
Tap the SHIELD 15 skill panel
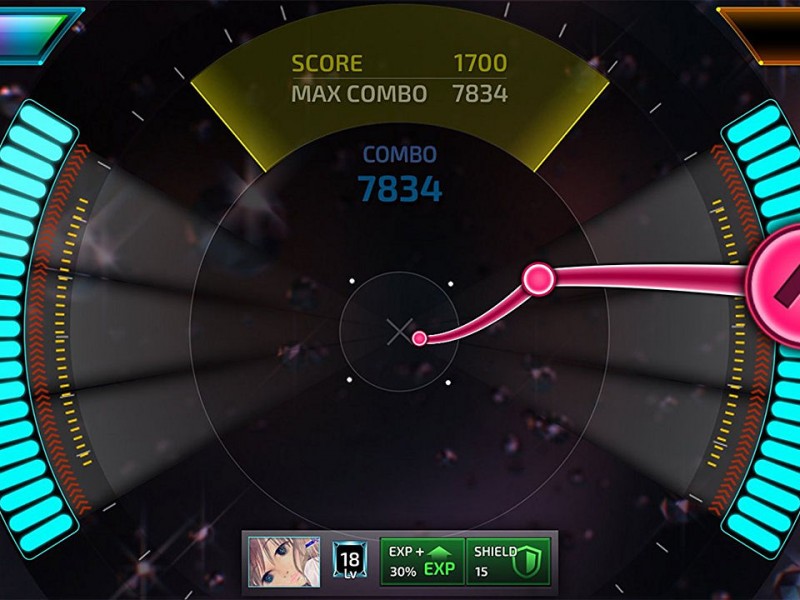click(509, 561)
